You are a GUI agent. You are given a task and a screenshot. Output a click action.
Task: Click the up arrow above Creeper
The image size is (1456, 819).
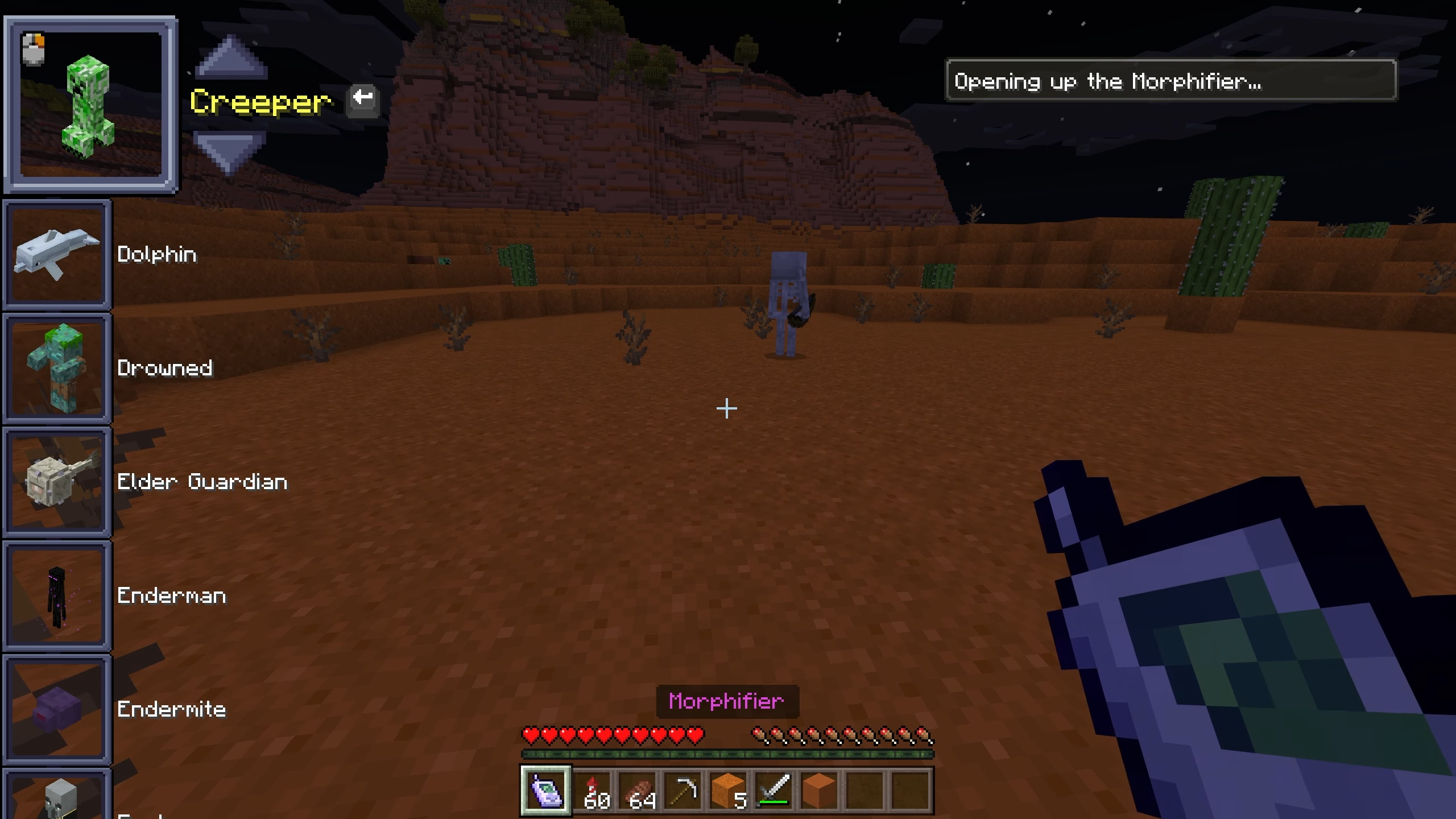pyautogui.click(x=230, y=57)
